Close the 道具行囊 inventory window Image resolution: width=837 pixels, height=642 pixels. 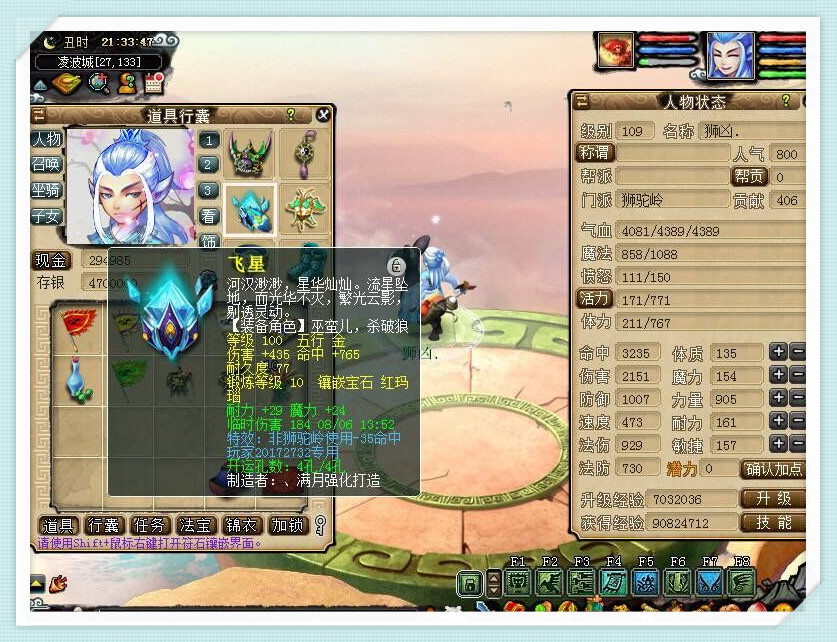(323, 115)
